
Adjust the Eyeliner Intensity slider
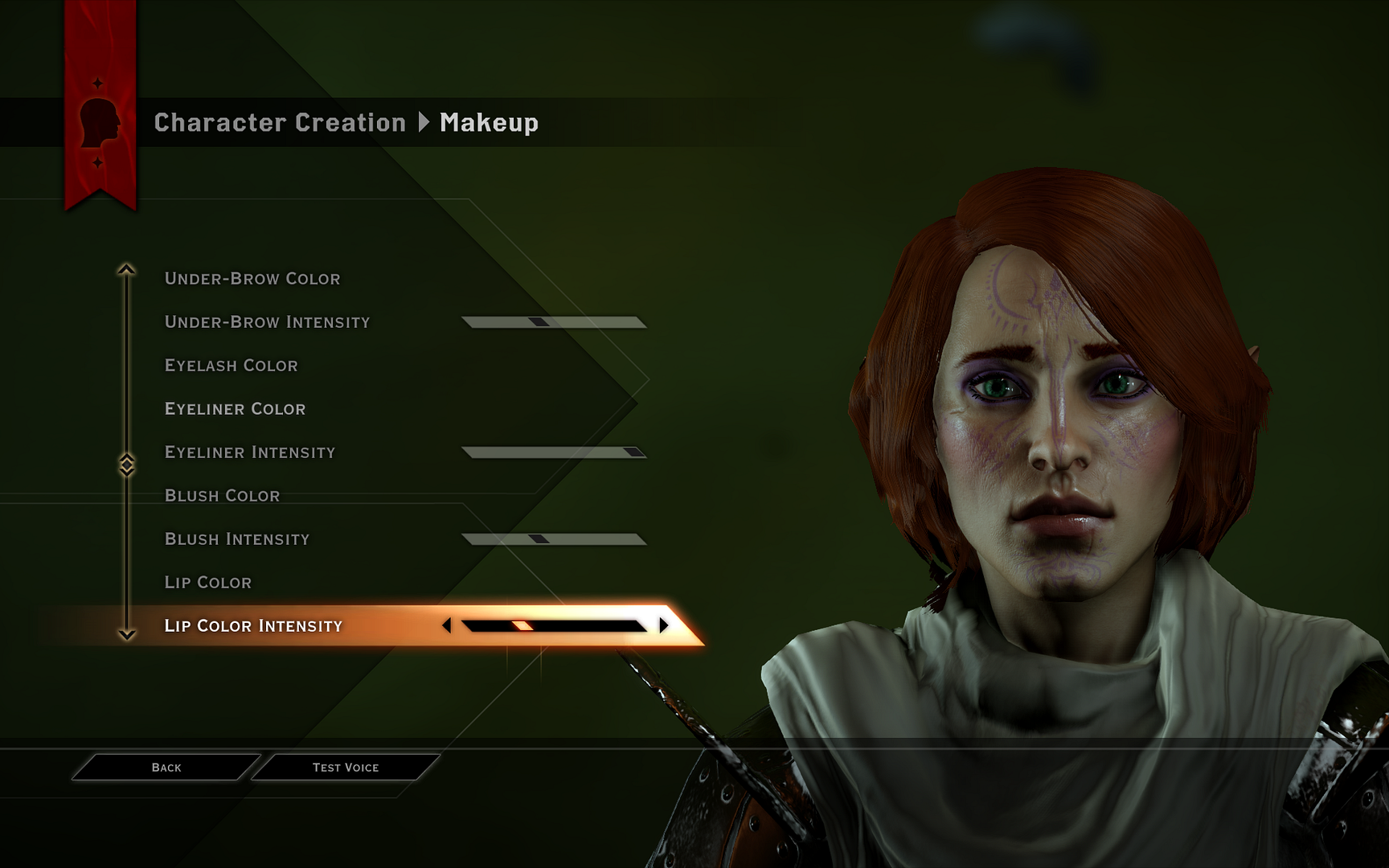tap(555, 451)
